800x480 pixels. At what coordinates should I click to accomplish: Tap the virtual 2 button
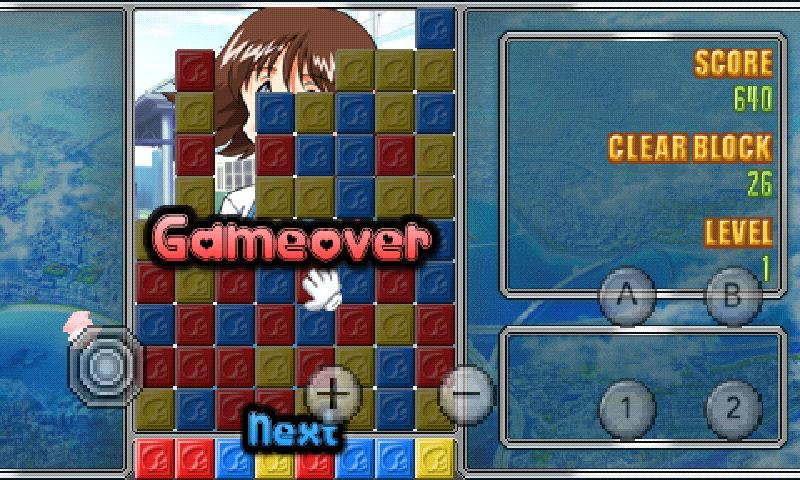coord(733,408)
